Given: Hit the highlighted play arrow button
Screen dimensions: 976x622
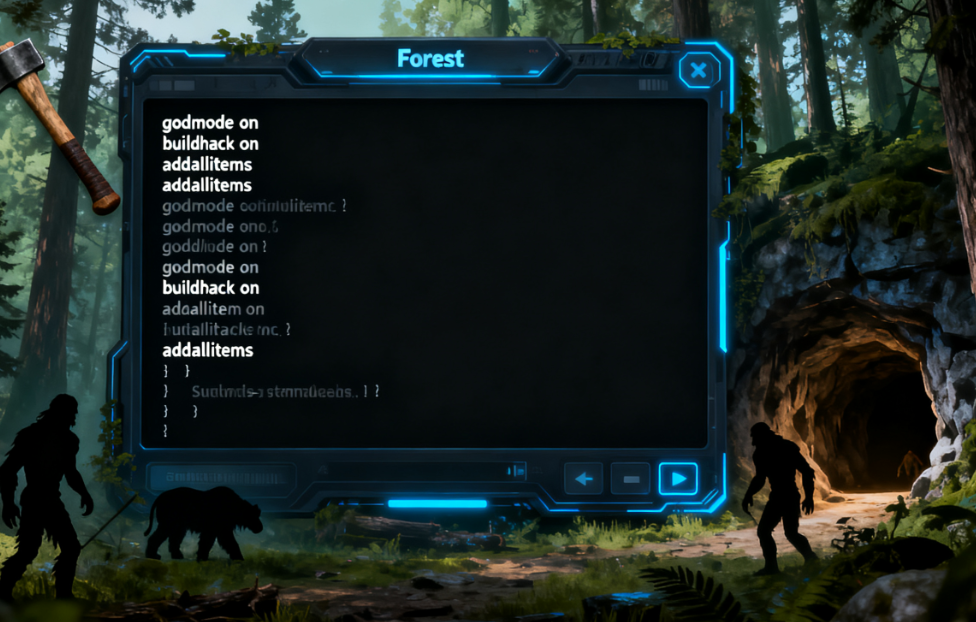Looking at the screenshot, I should (x=678, y=479).
